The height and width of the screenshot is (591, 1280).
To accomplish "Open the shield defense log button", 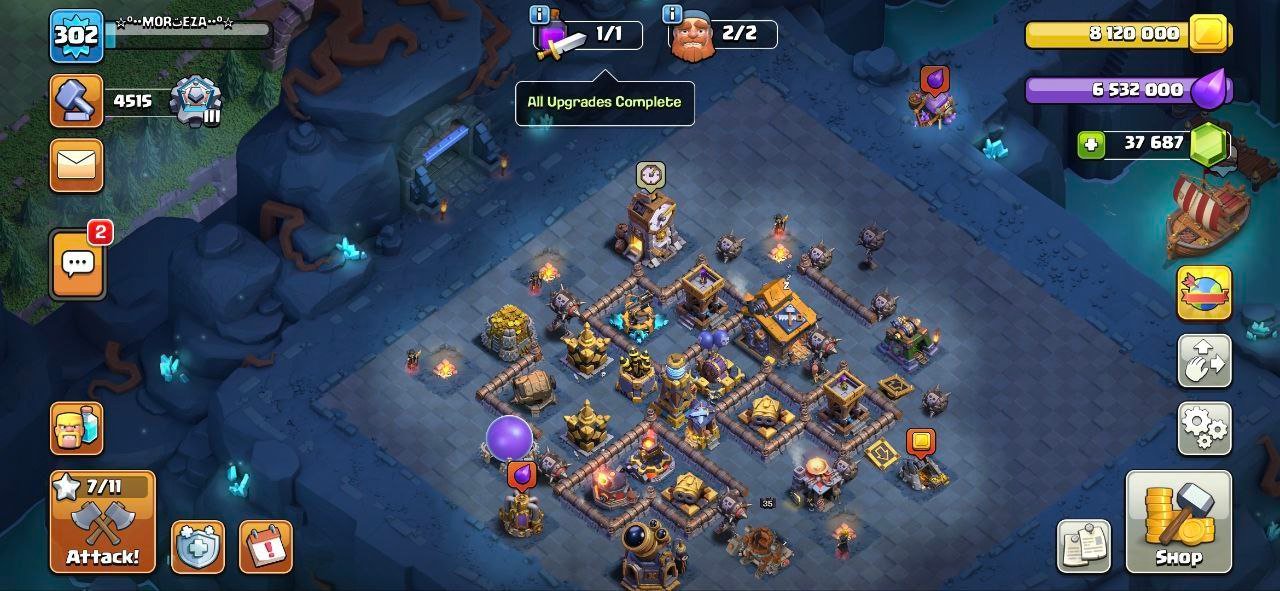I will point(197,546).
